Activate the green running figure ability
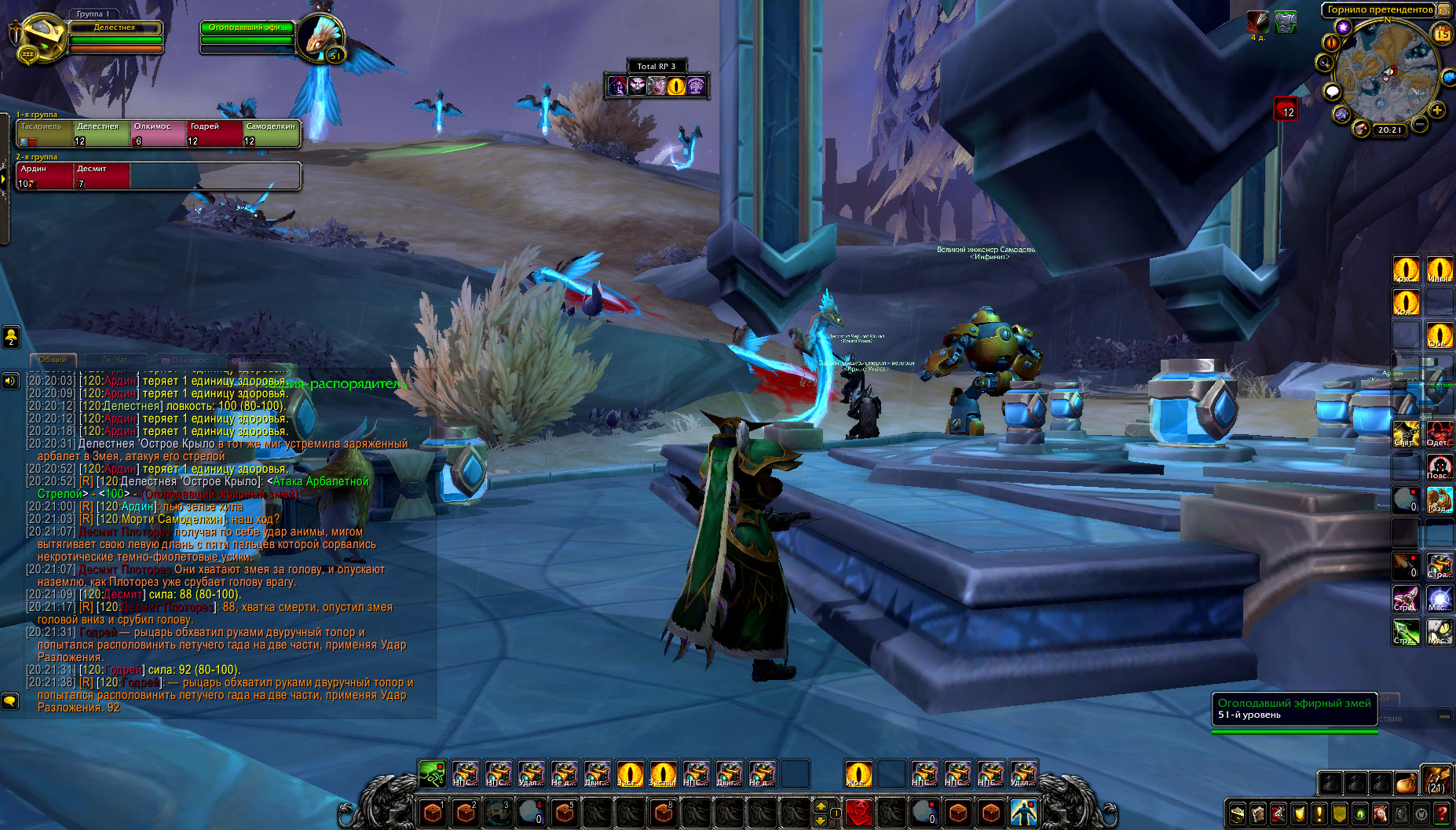The height and width of the screenshot is (830, 1456). 432,773
